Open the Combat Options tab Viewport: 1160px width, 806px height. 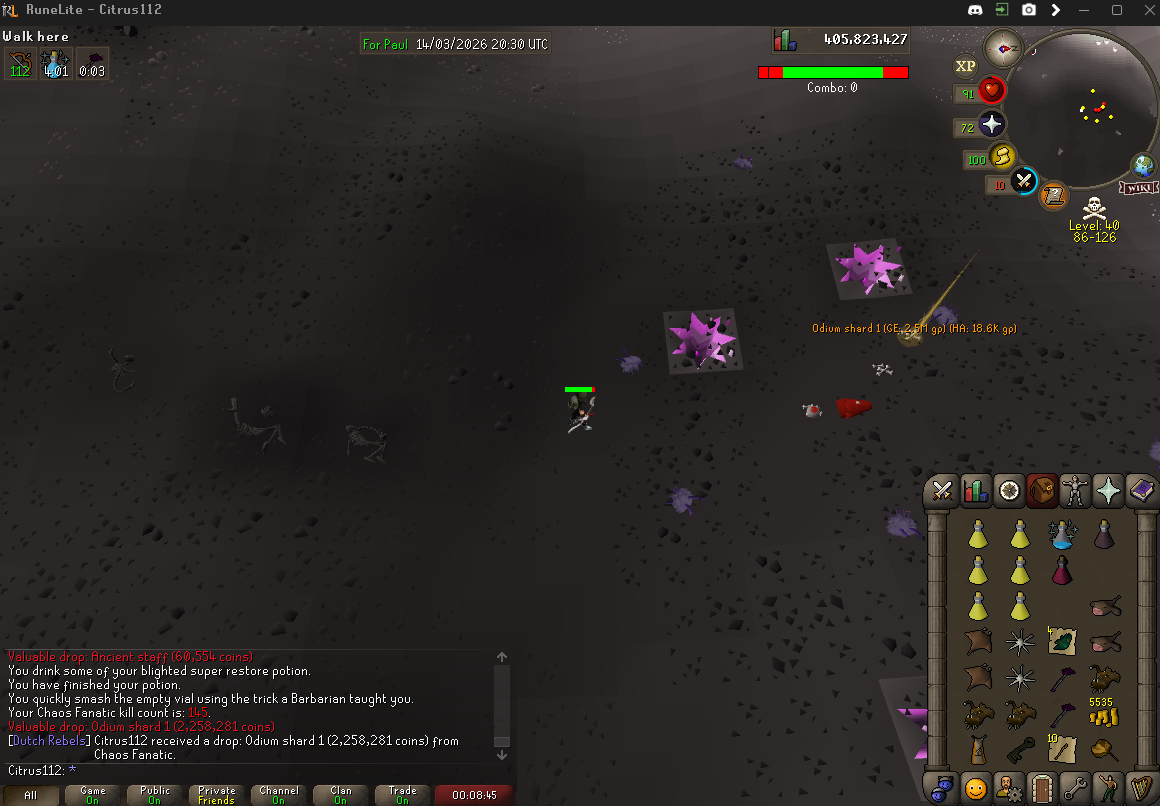pos(941,491)
